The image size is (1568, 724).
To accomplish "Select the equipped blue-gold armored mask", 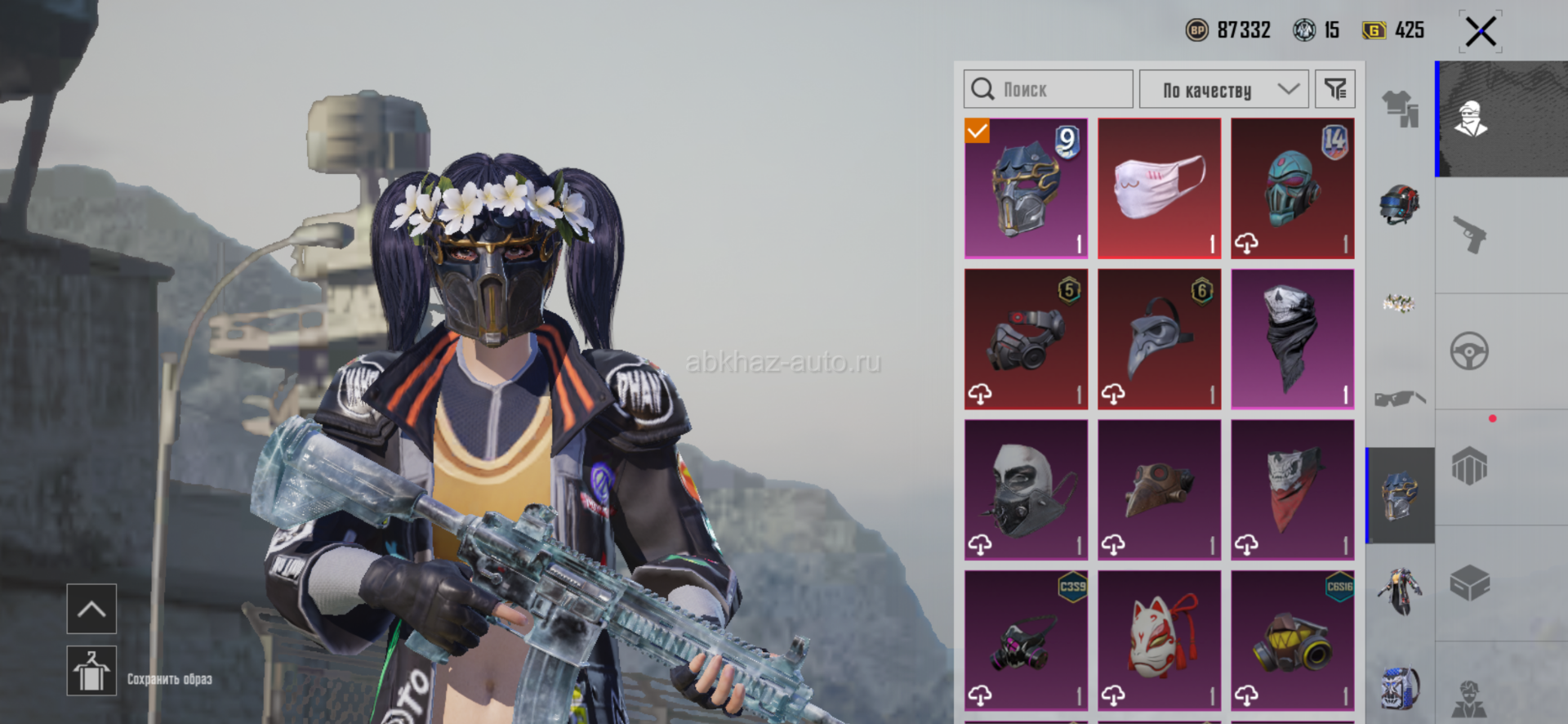I will (1026, 188).
